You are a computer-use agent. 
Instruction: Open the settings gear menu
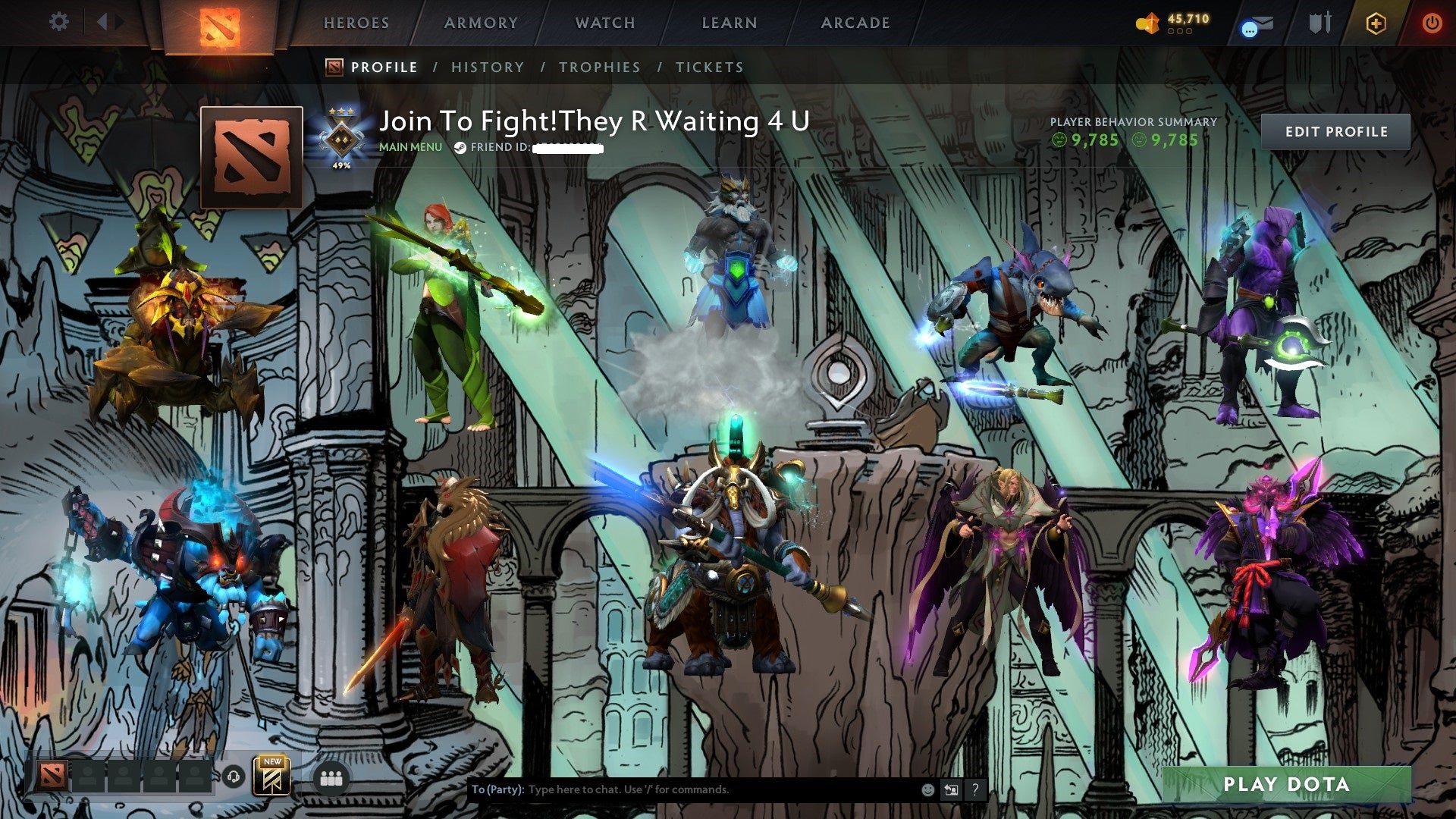coord(57,22)
